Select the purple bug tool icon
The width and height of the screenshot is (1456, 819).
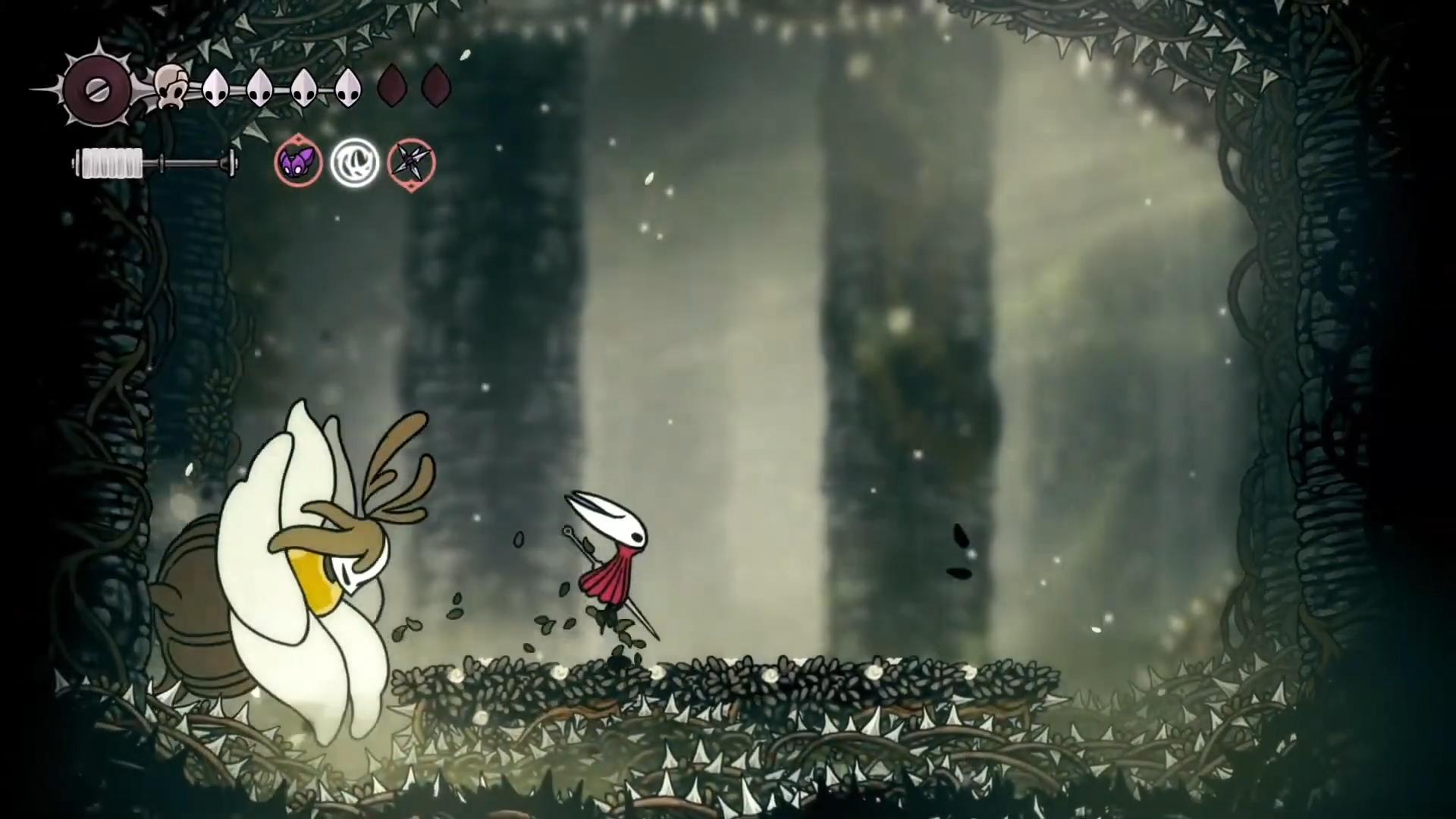[298, 162]
